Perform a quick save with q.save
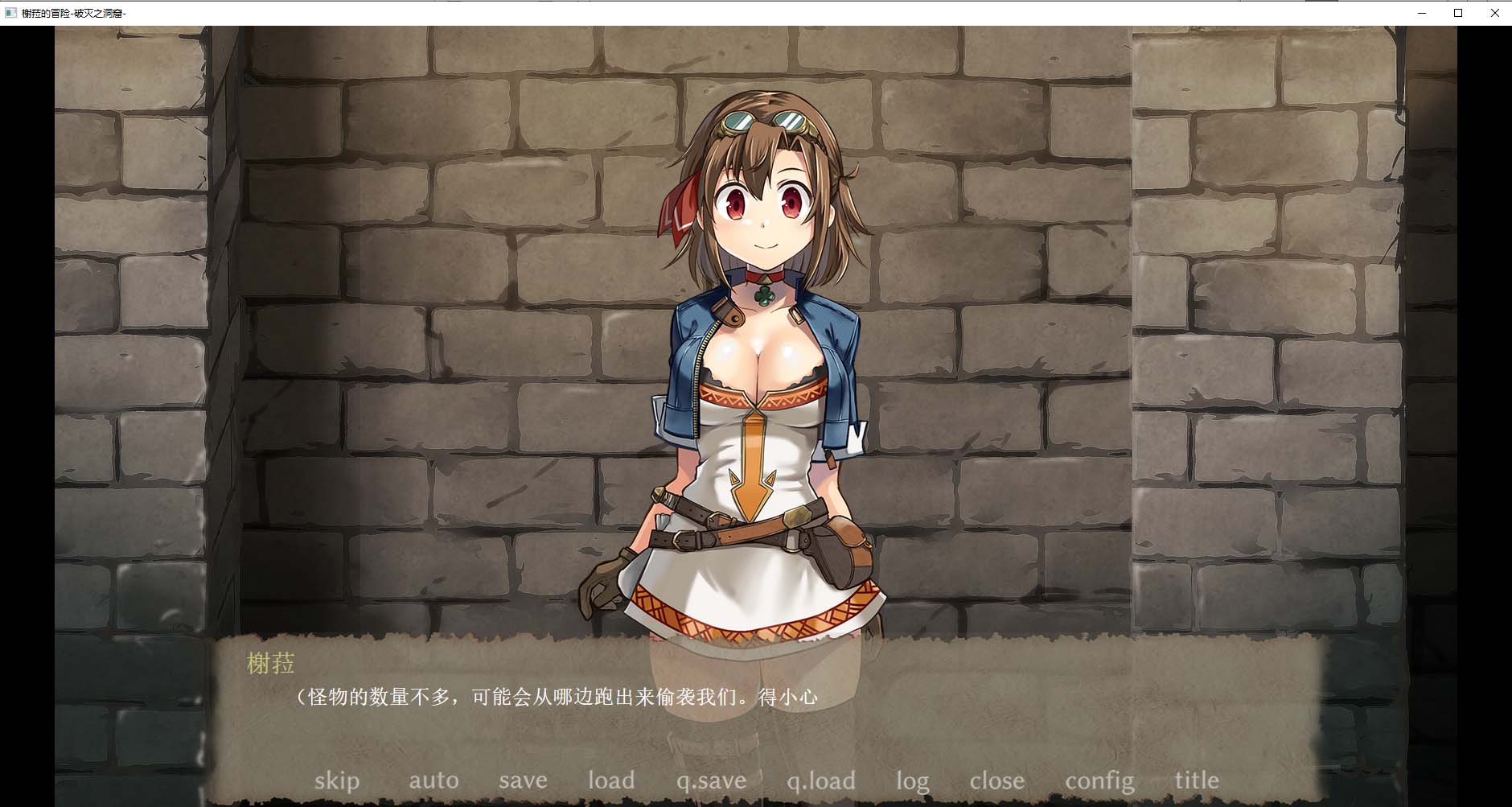This screenshot has height=807, width=1512. pyautogui.click(x=710, y=779)
